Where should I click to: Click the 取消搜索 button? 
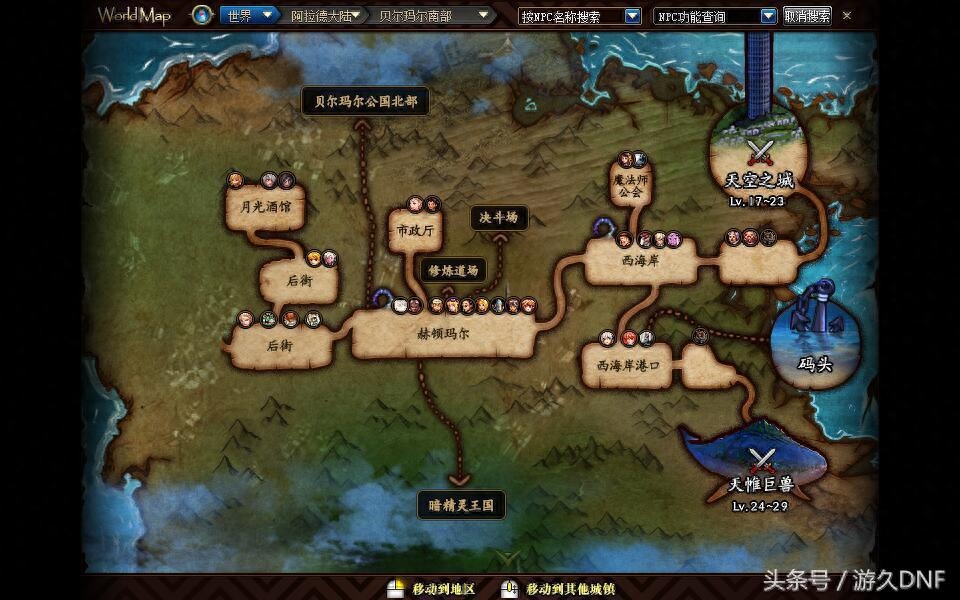tap(806, 16)
